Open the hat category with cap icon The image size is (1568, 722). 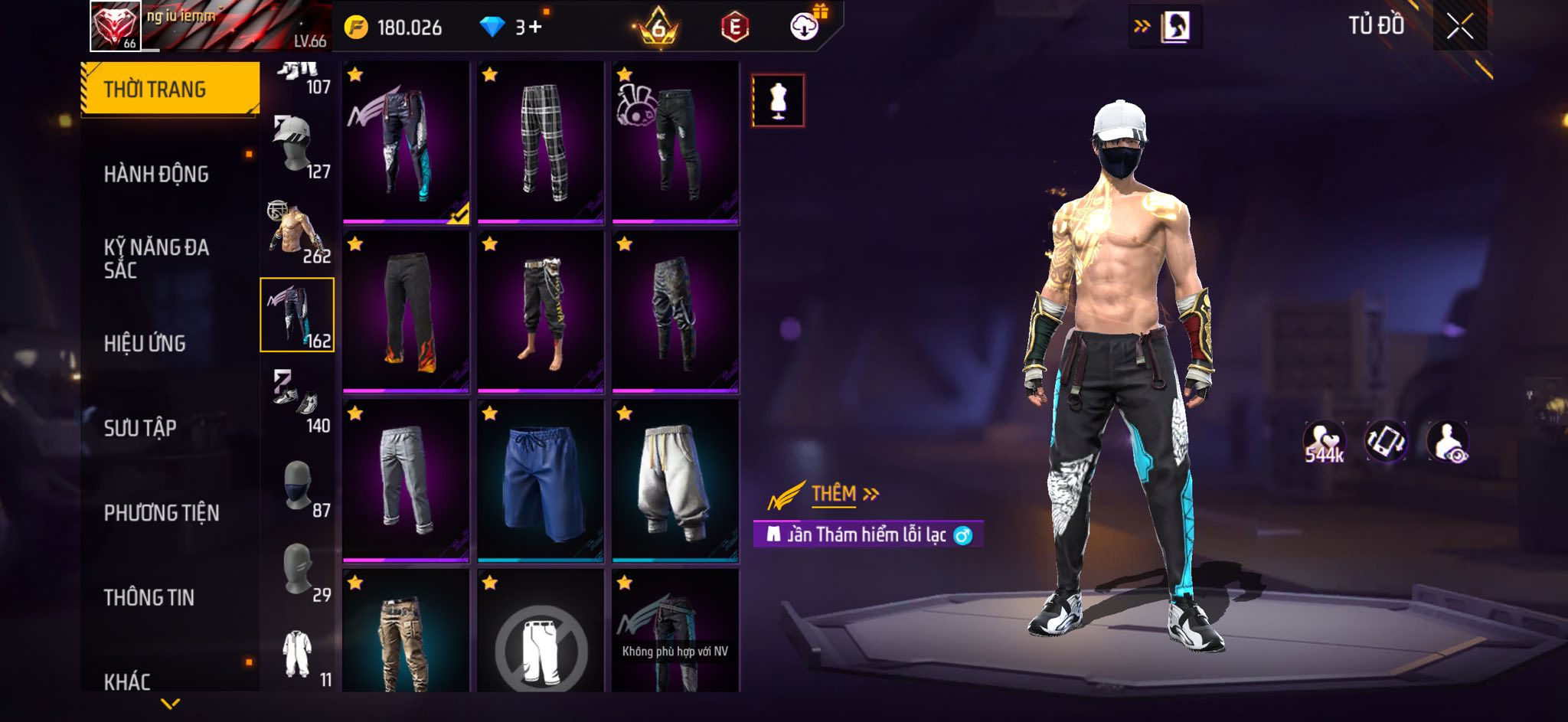[x=297, y=147]
